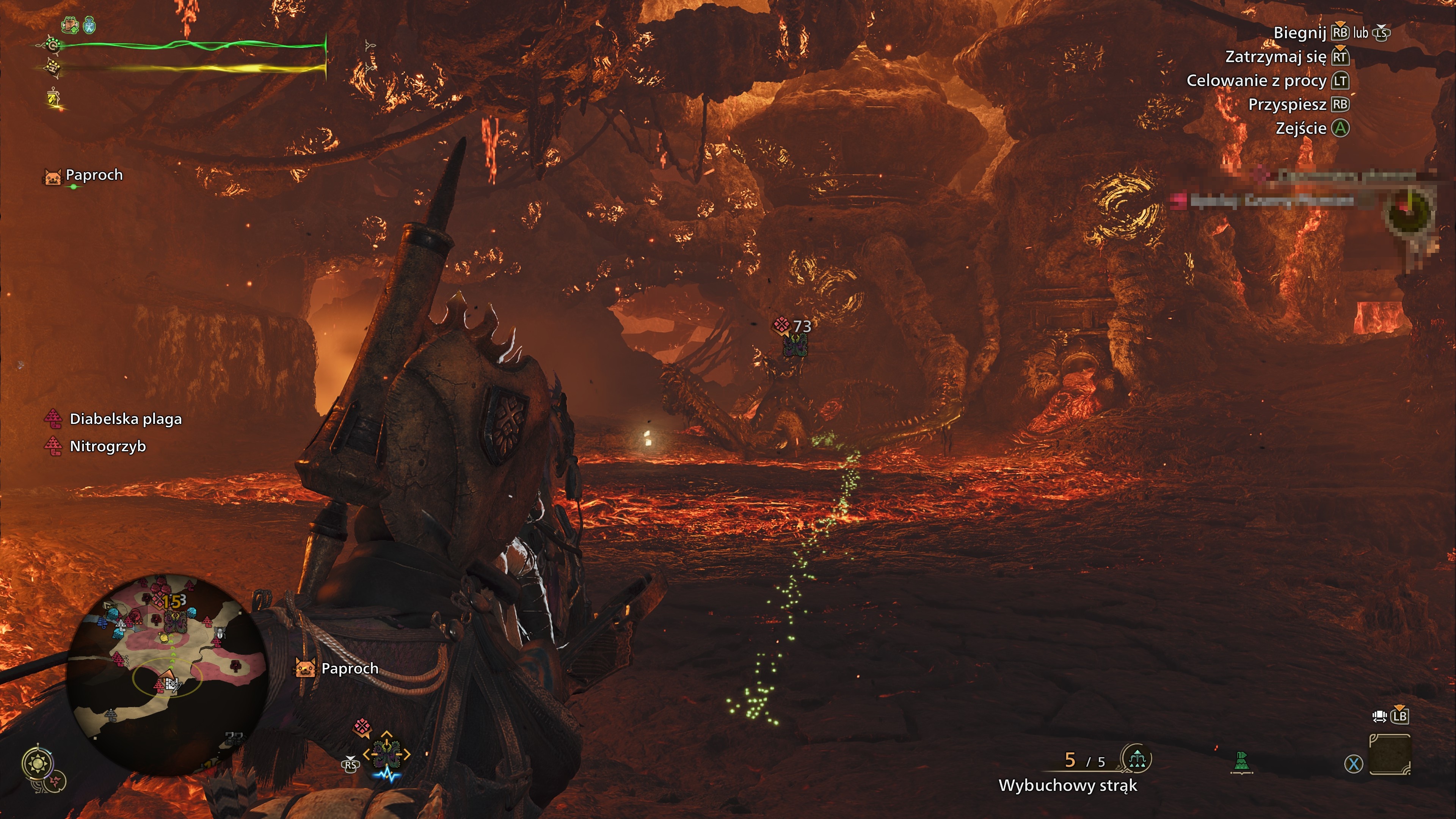The image size is (1456, 819).
Task: Click the sun time-of-day indicator
Action: coord(38,764)
